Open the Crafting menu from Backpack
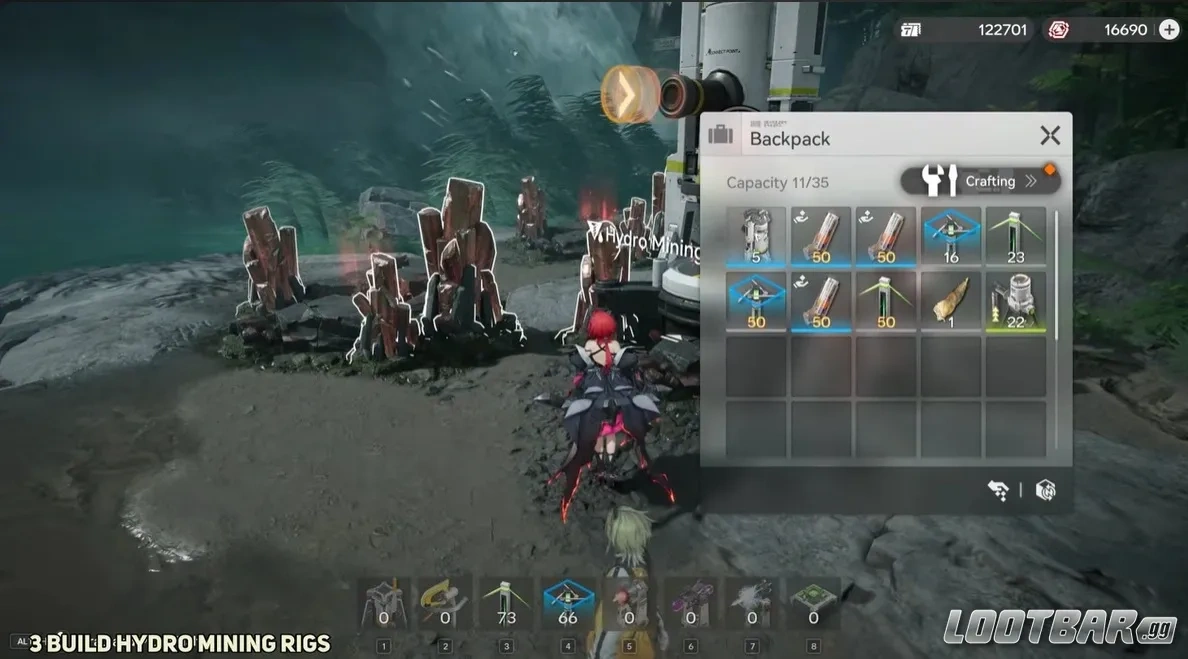 [980, 181]
